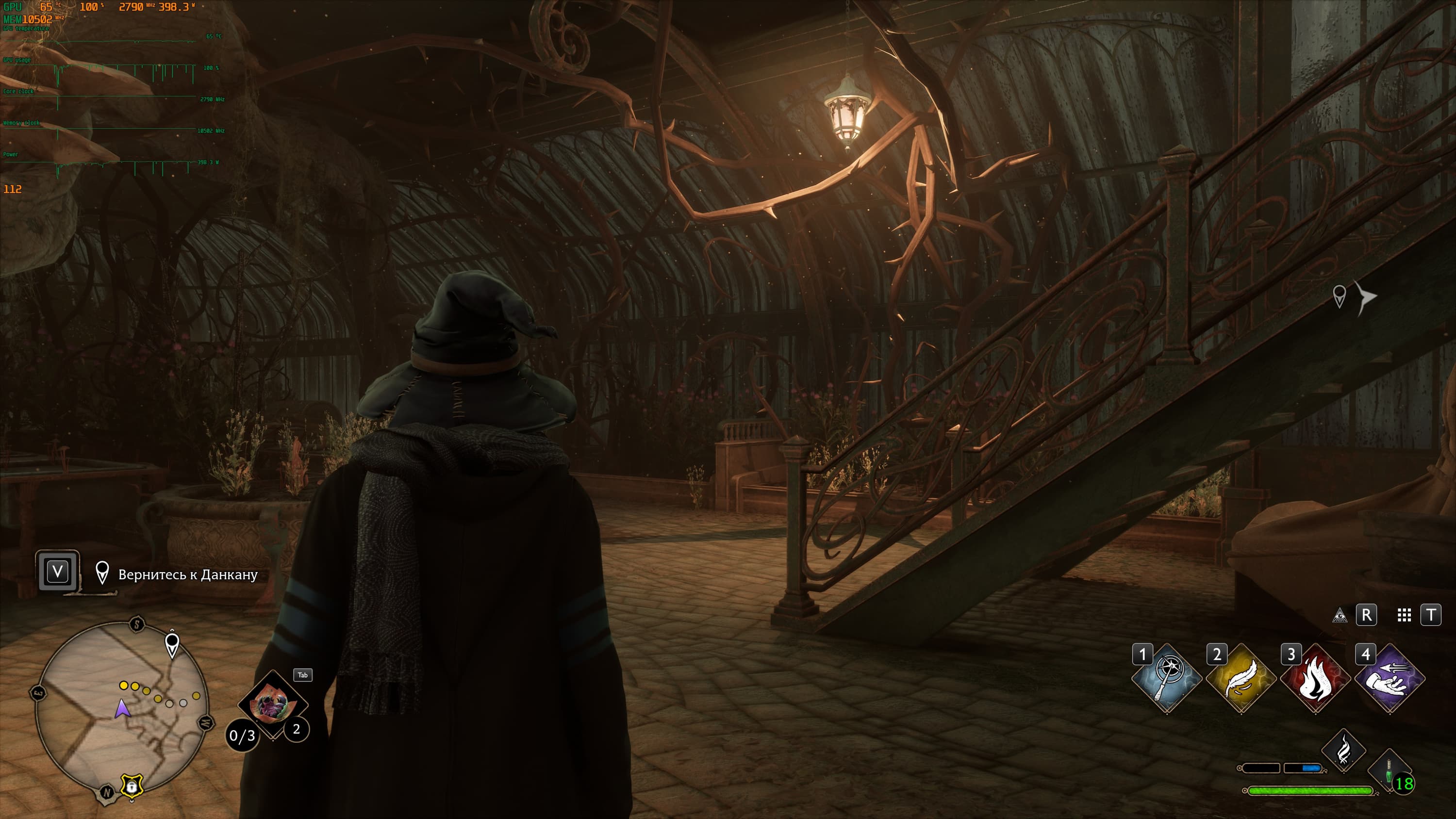Screen dimensions: 1456x819
Task: Open the minimap
Action: [x=121, y=706]
